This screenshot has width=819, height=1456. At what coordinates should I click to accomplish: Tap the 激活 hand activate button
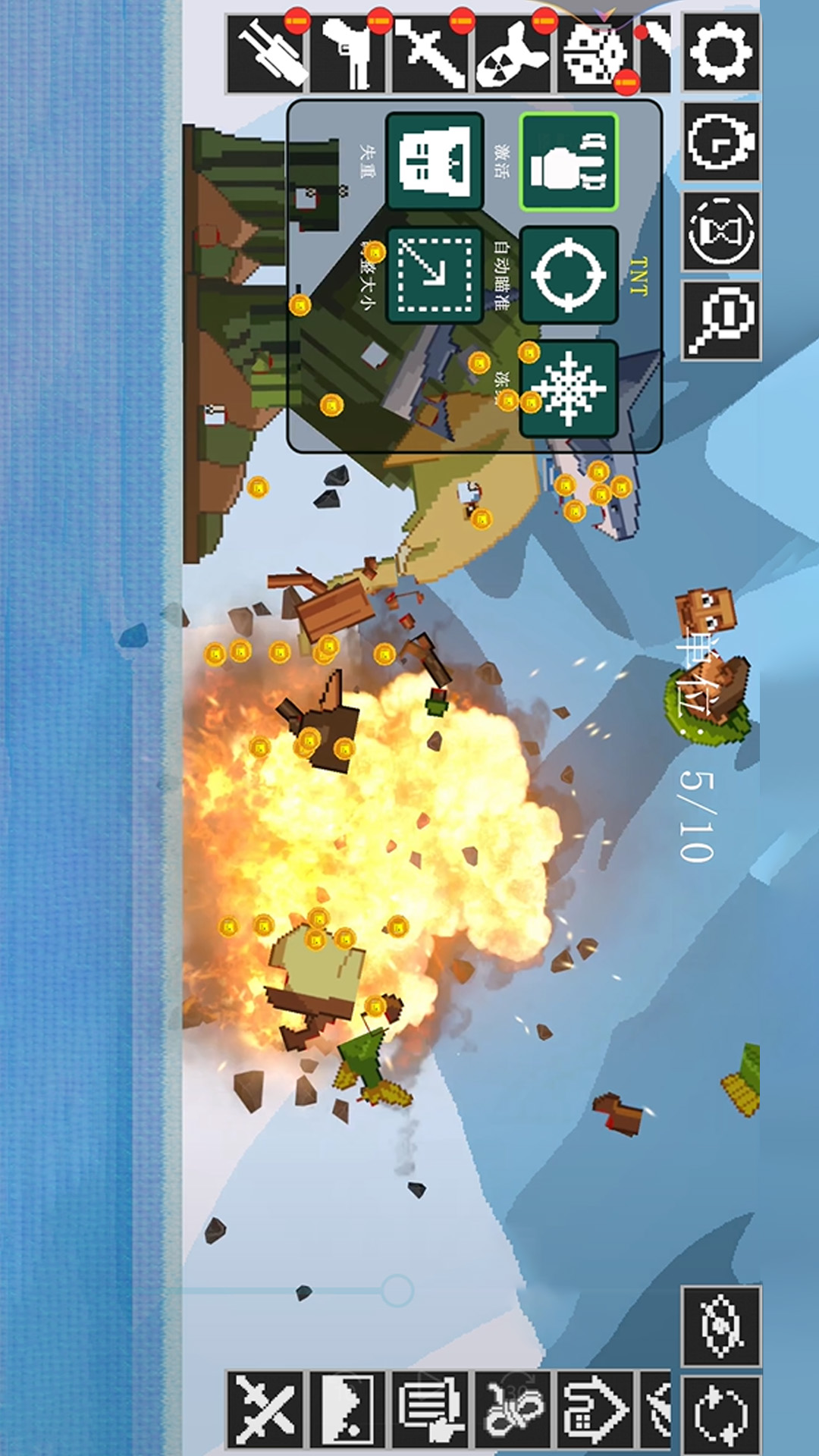pos(568,162)
